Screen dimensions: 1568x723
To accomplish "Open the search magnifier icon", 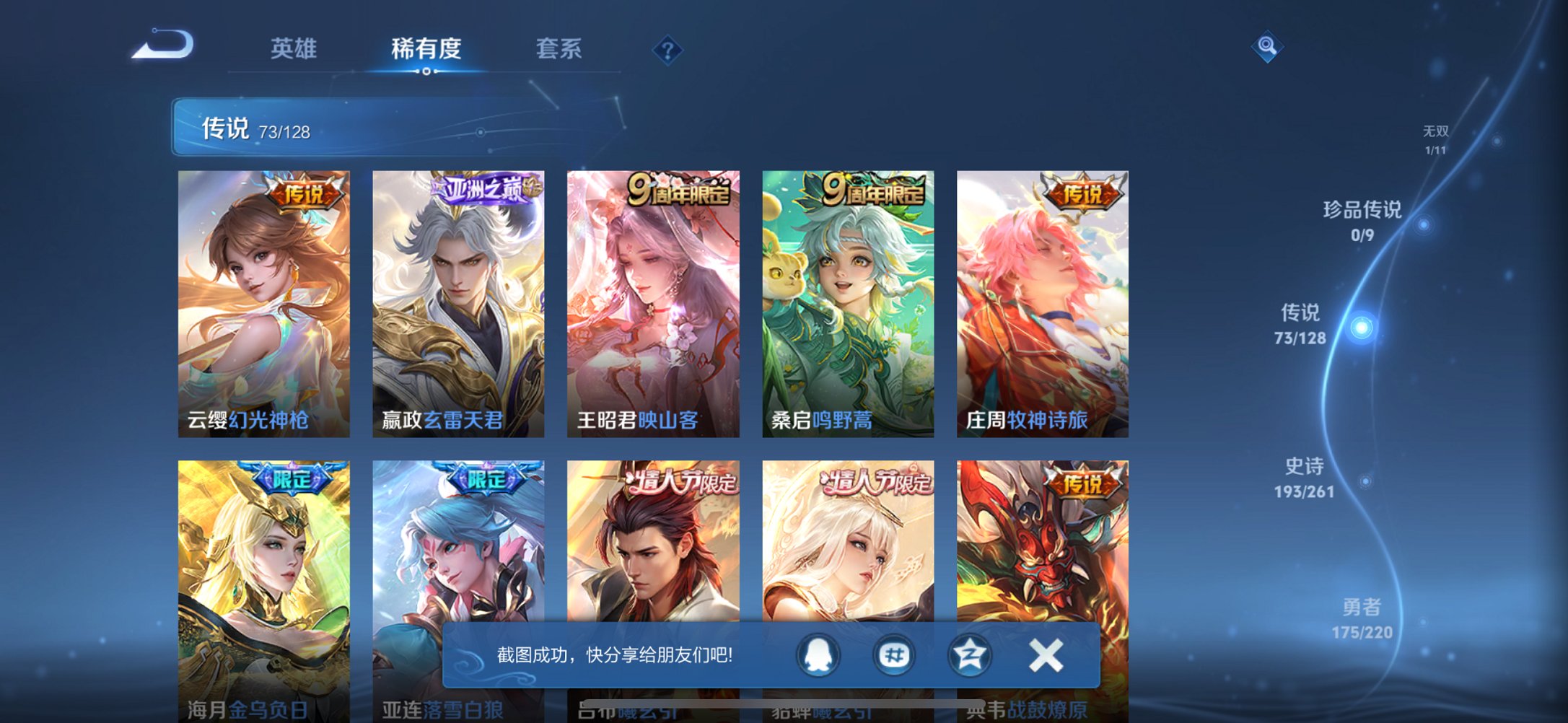I will click(x=1268, y=47).
